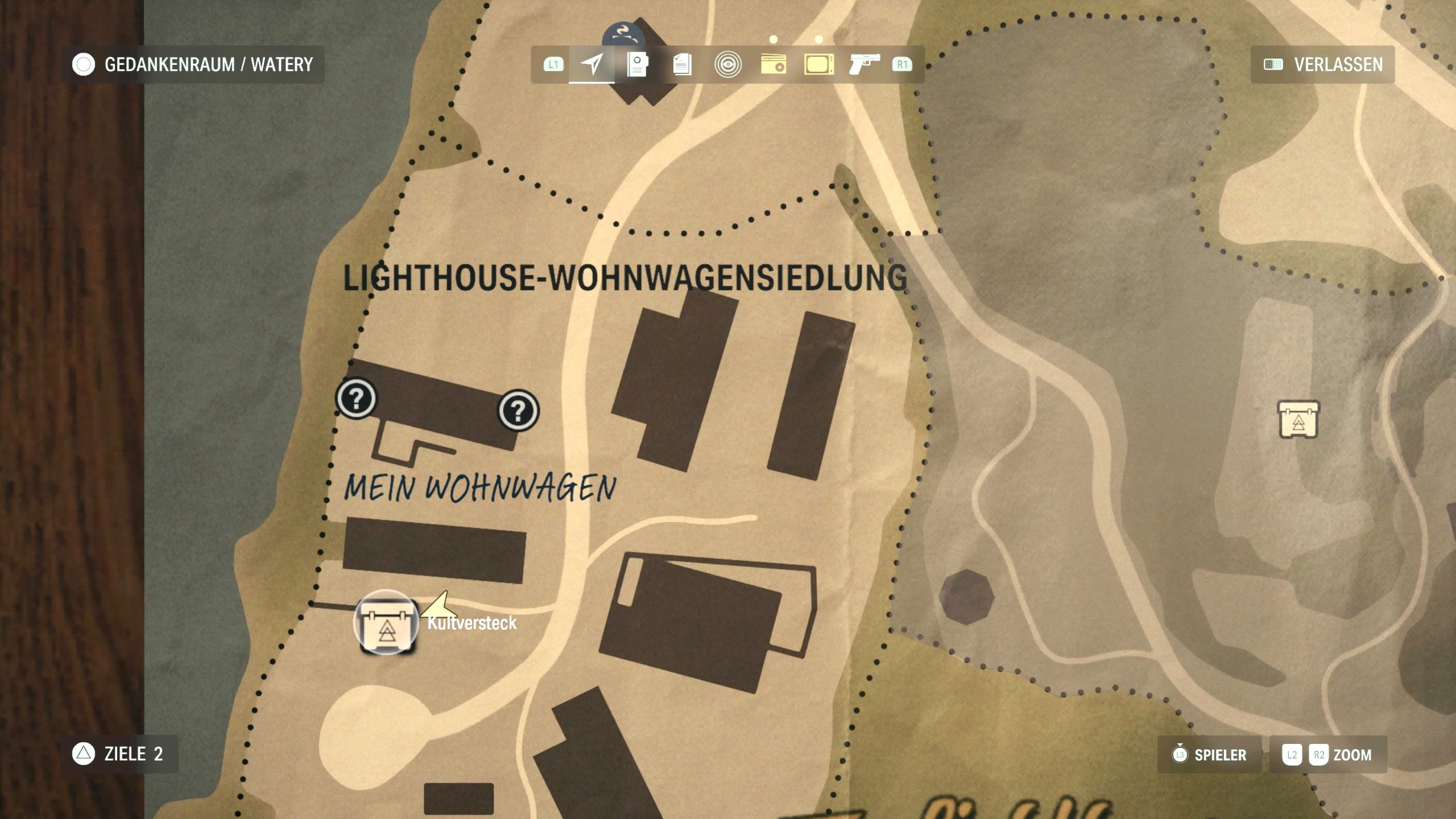This screenshot has height=819, width=1456.
Task: Open the Ziele objectives list
Action: (x=119, y=754)
